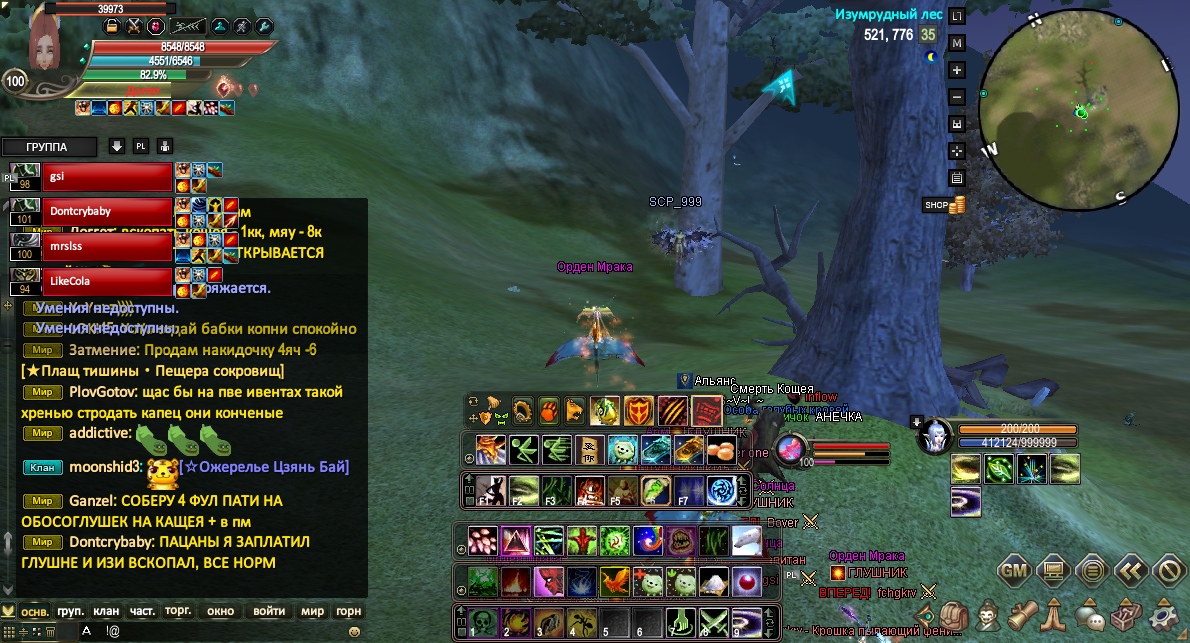Screen dimensions: 1190x643
Task: Open the world map via M button
Action: click(x=957, y=43)
